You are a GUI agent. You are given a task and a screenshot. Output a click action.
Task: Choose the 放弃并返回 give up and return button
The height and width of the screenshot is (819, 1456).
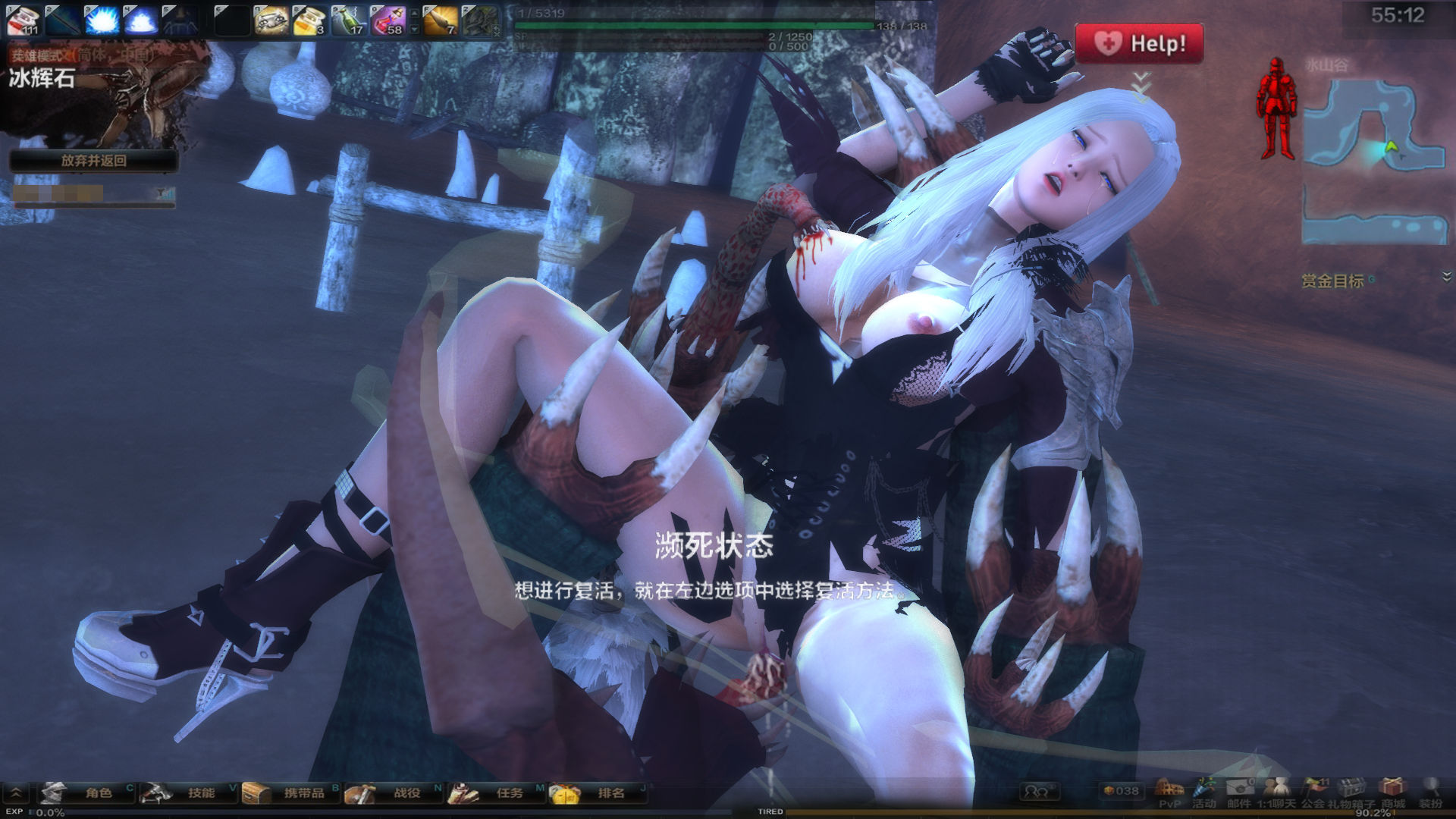pos(93,161)
